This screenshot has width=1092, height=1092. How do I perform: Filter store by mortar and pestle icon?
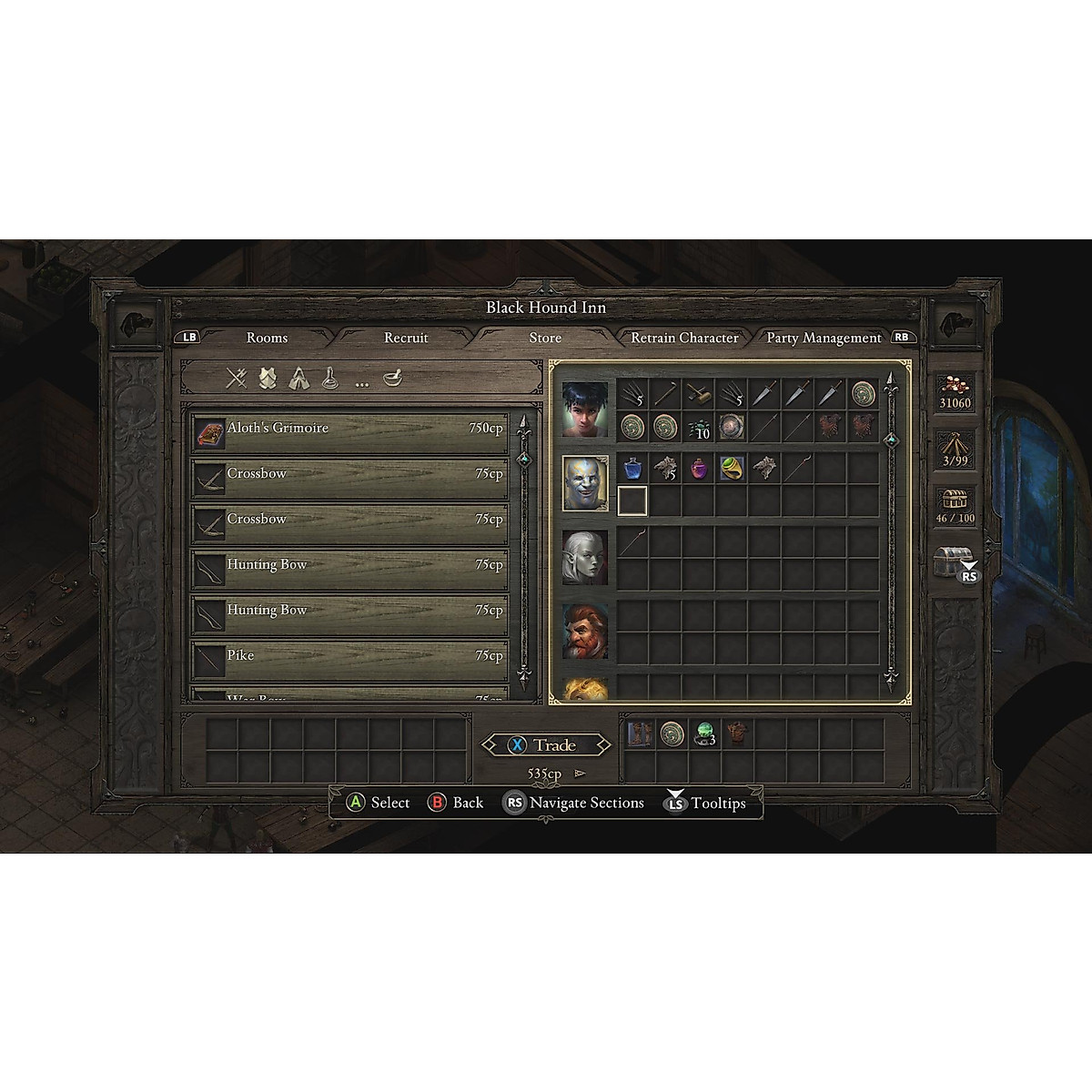[393, 378]
